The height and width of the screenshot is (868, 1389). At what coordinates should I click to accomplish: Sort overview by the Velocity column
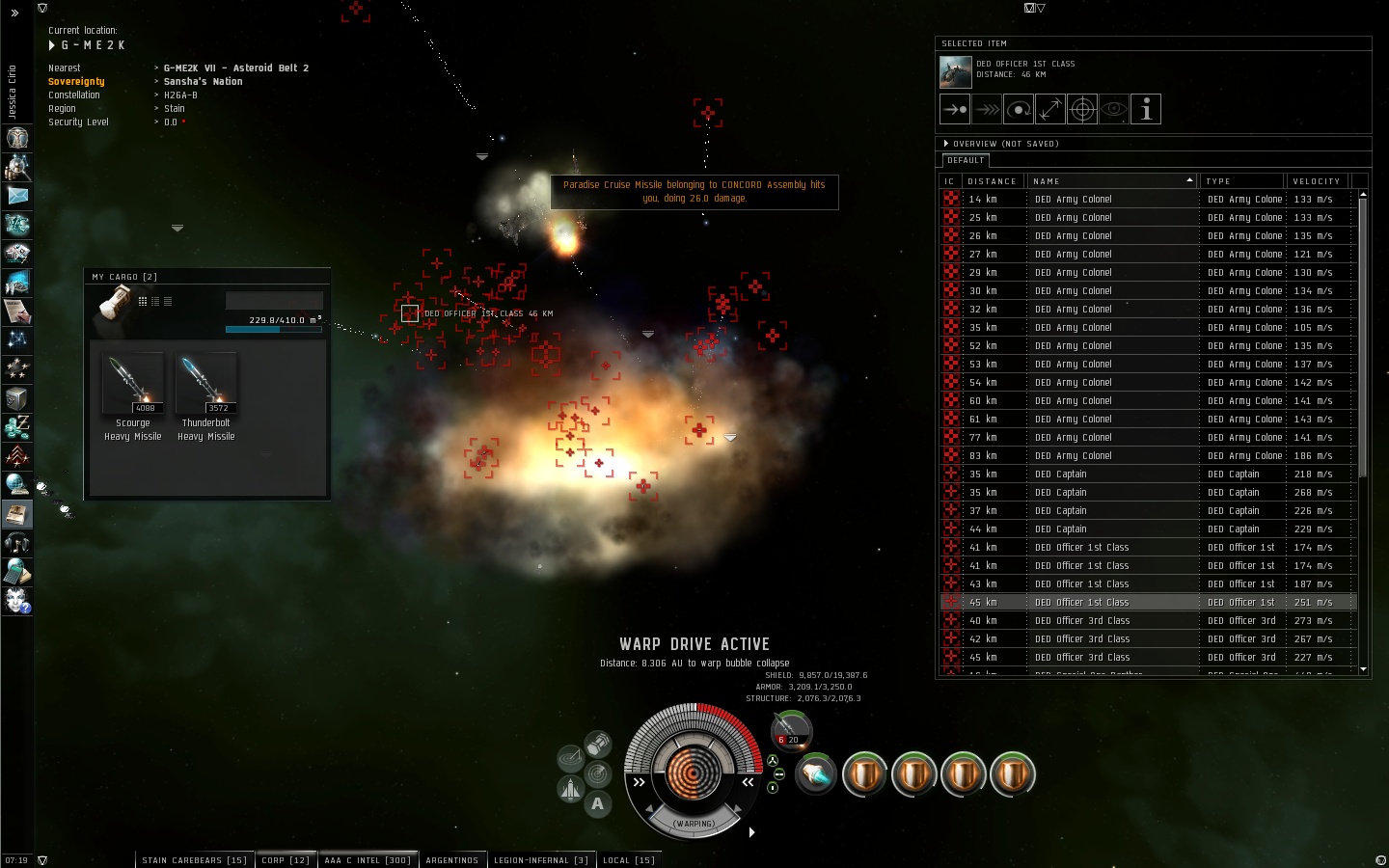pyautogui.click(x=1316, y=181)
